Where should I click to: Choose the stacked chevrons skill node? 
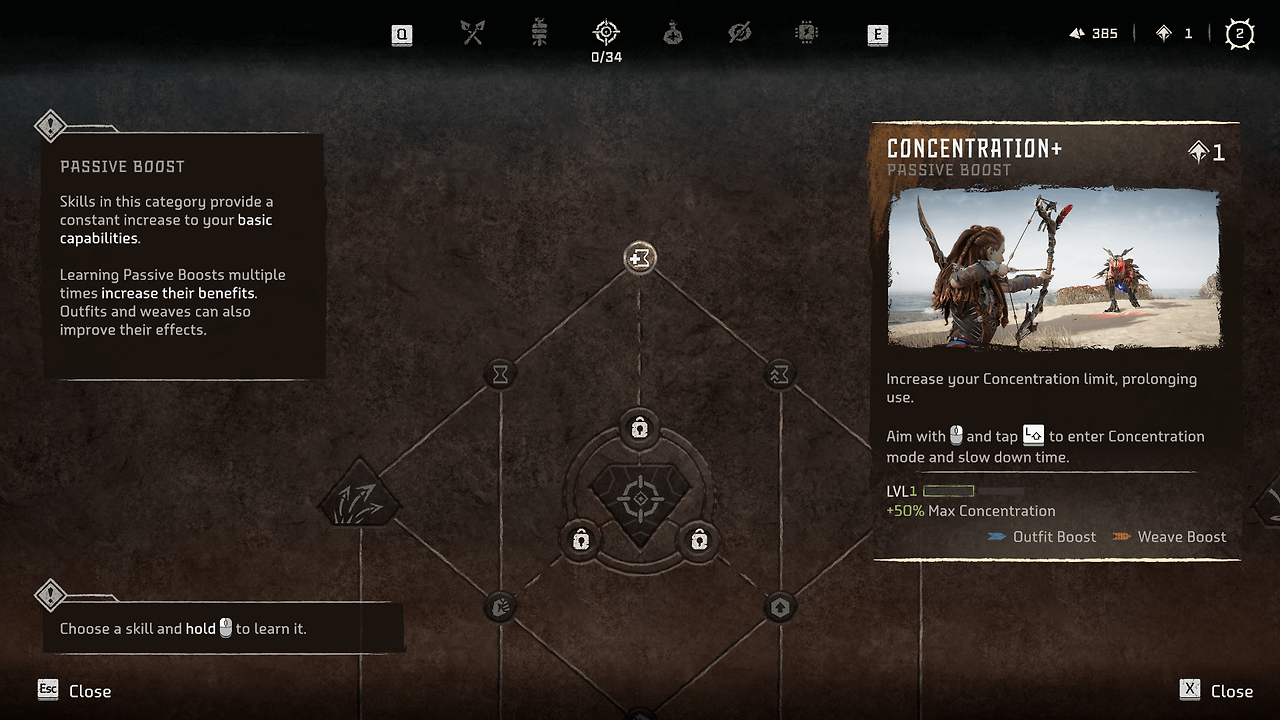point(779,374)
